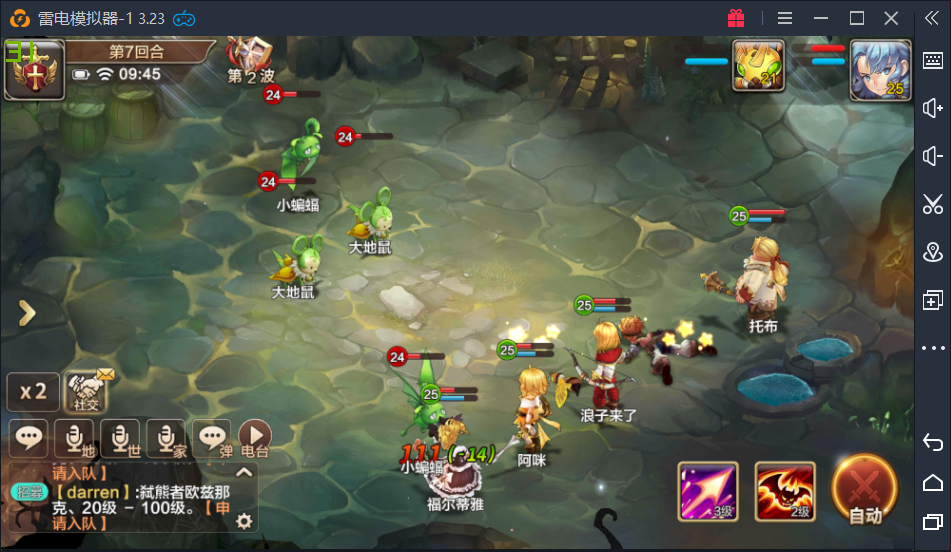This screenshot has width=951, height=552.
Task: Select the 家 guild voice channel microphone
Action: (166, 437)
